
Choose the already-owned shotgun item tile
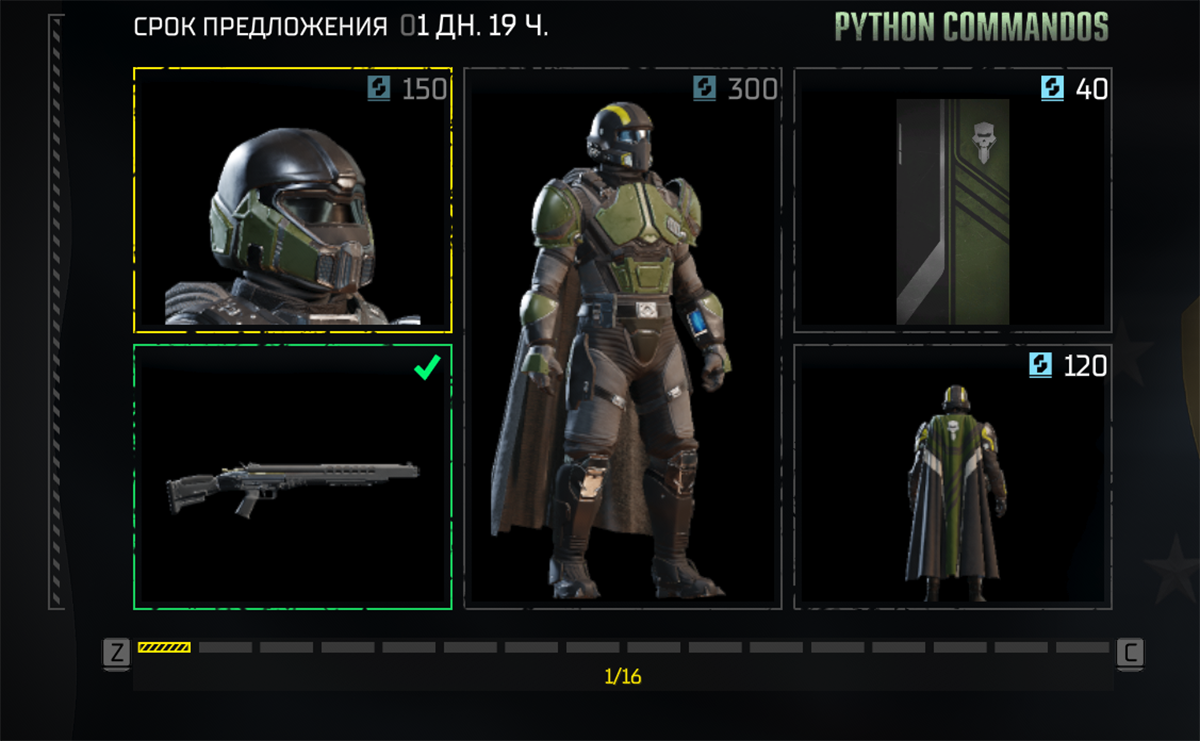tap(292, 477)
